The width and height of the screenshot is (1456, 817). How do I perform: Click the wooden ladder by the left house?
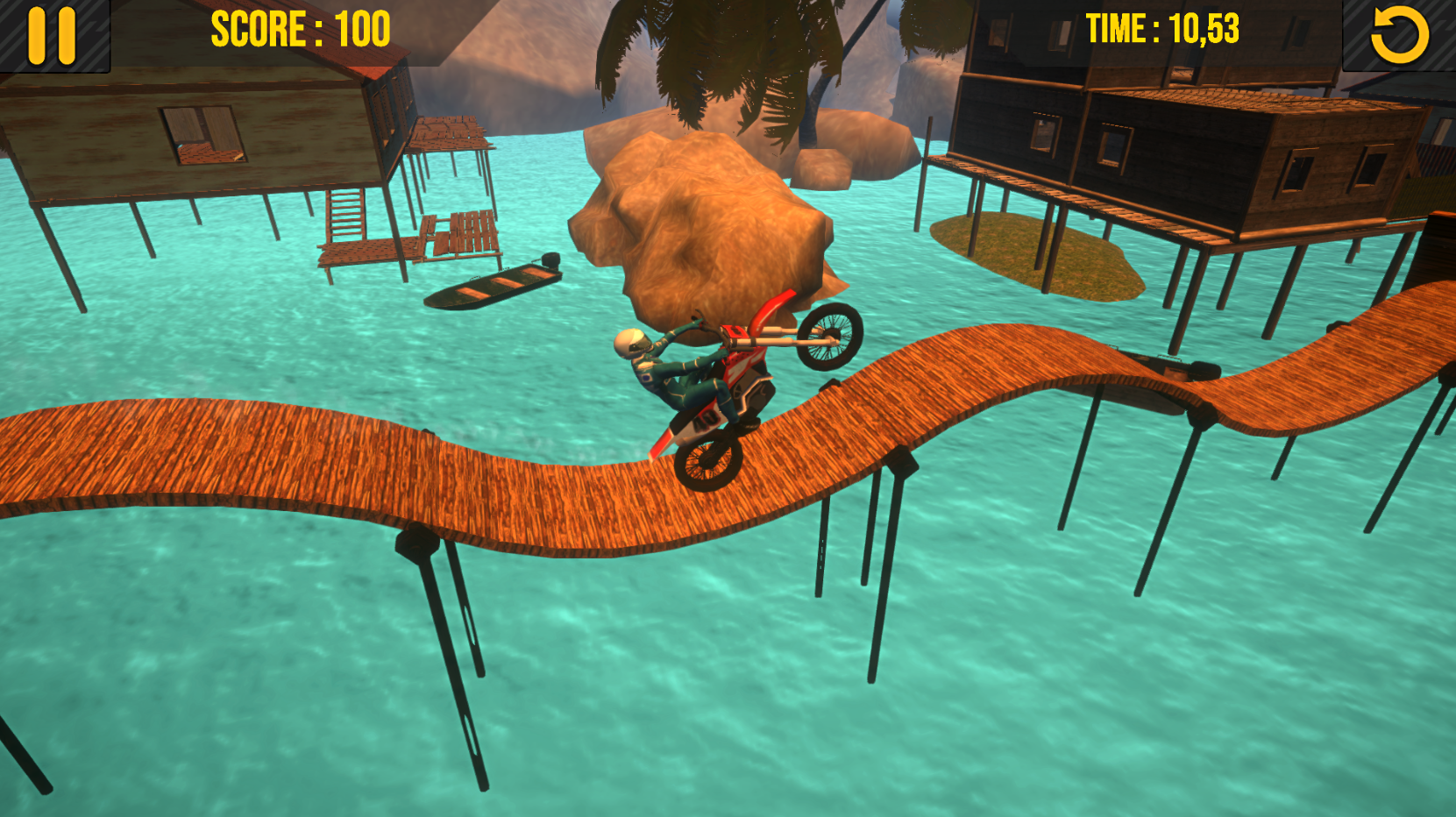344,224
